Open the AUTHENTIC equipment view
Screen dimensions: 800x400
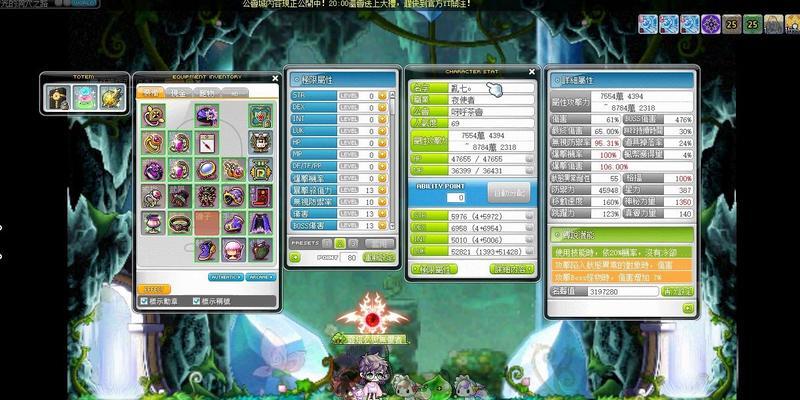coord(224,276)
